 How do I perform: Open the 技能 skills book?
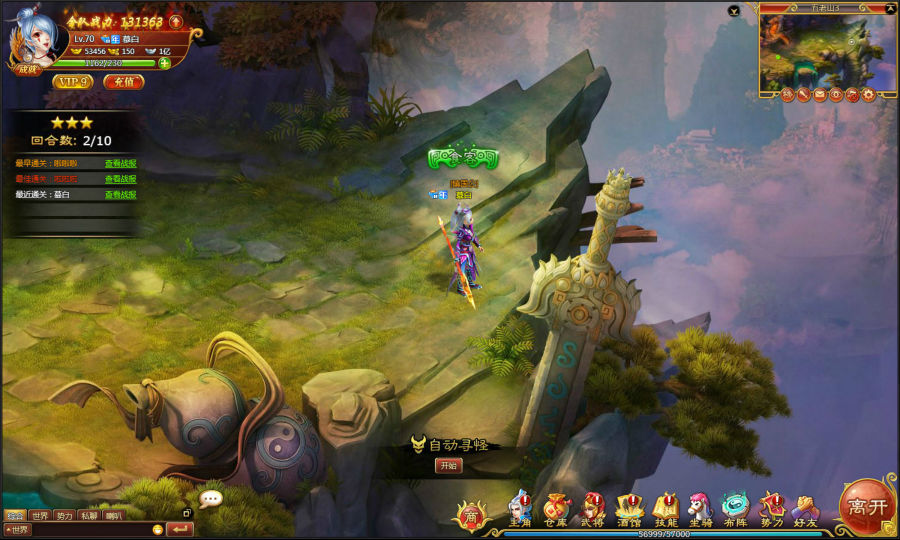point(665,508)
